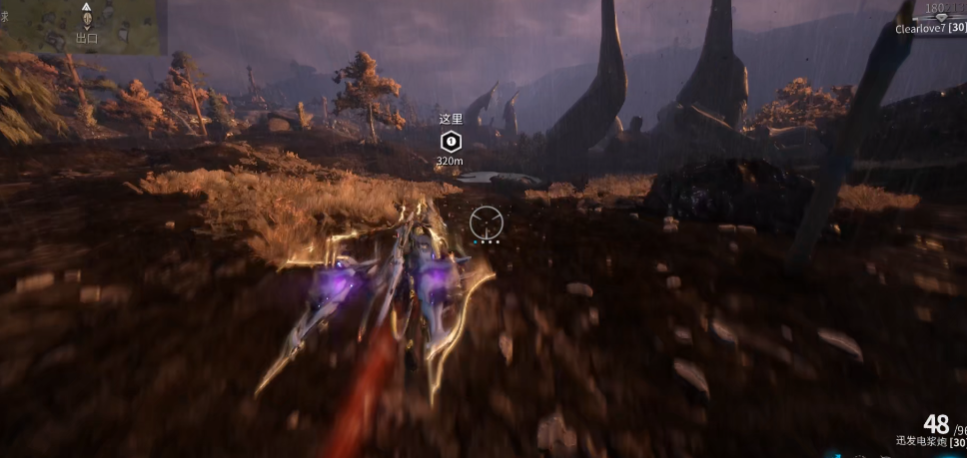Select the 迅发电浆炮 weapon label
Viewport: 967px width, 458px height.
point(920,441)
